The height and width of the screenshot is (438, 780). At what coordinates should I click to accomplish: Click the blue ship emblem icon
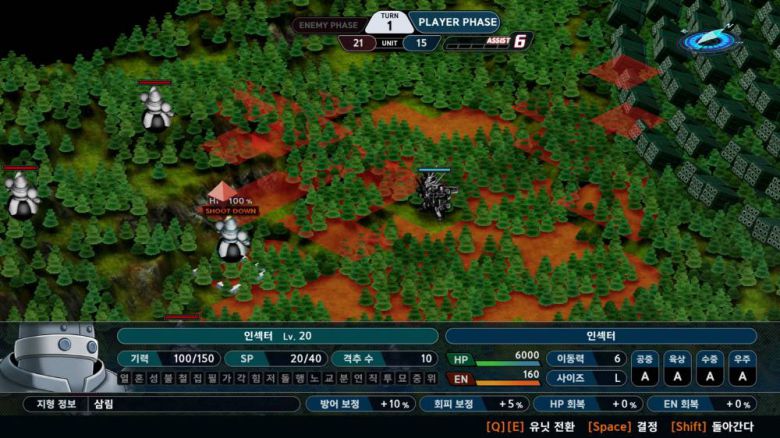pos(711,39)
